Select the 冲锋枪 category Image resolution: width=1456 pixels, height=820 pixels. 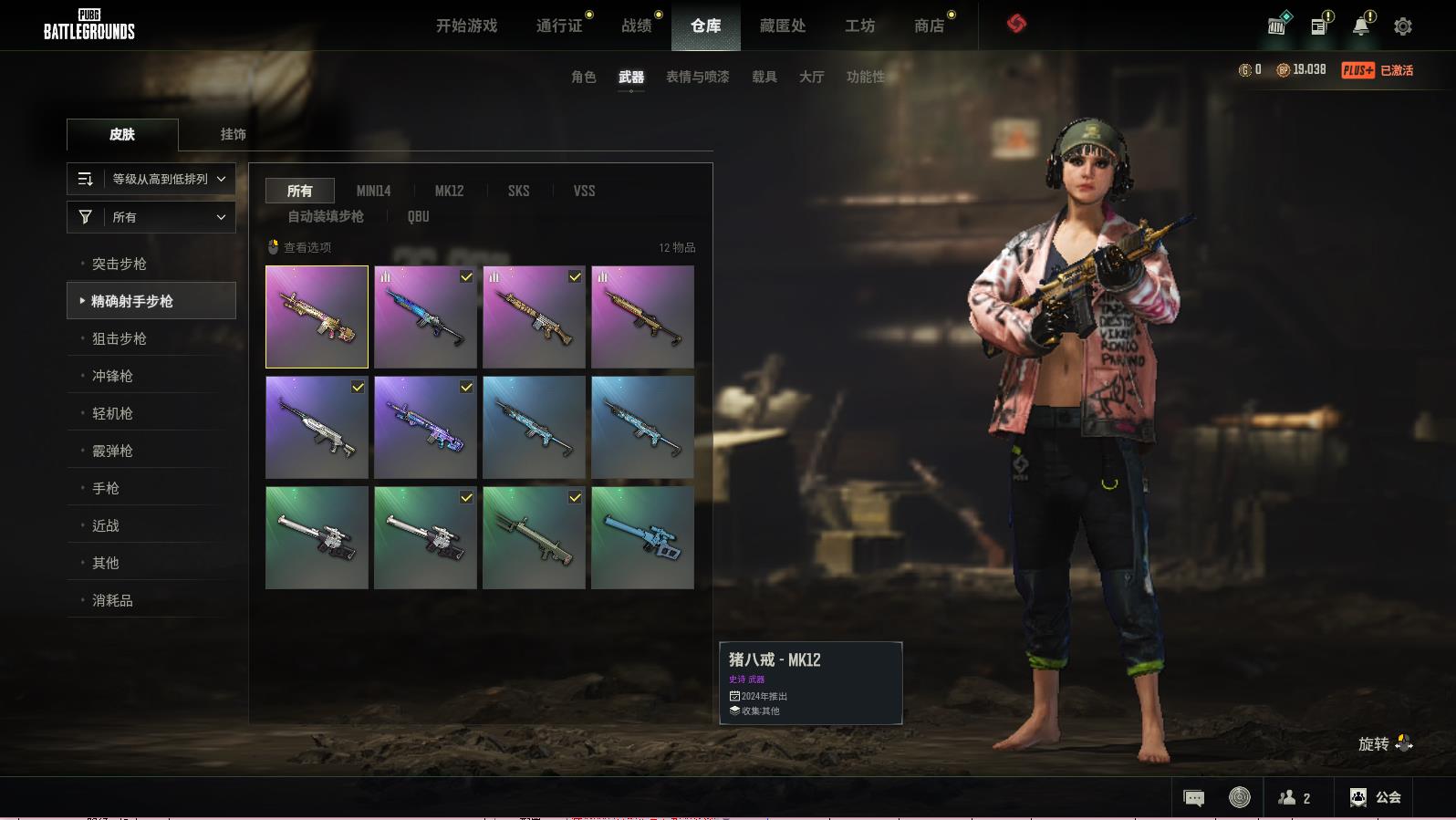pyautogui.click(x=112, y=376)
